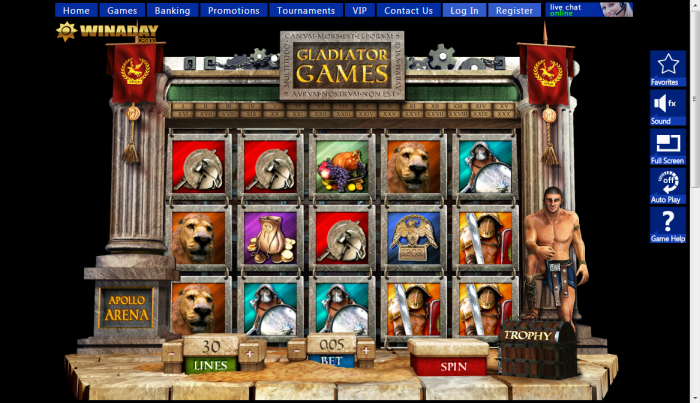Spin the slot reels
700x403 pixels.
click(x=453, y=366)
